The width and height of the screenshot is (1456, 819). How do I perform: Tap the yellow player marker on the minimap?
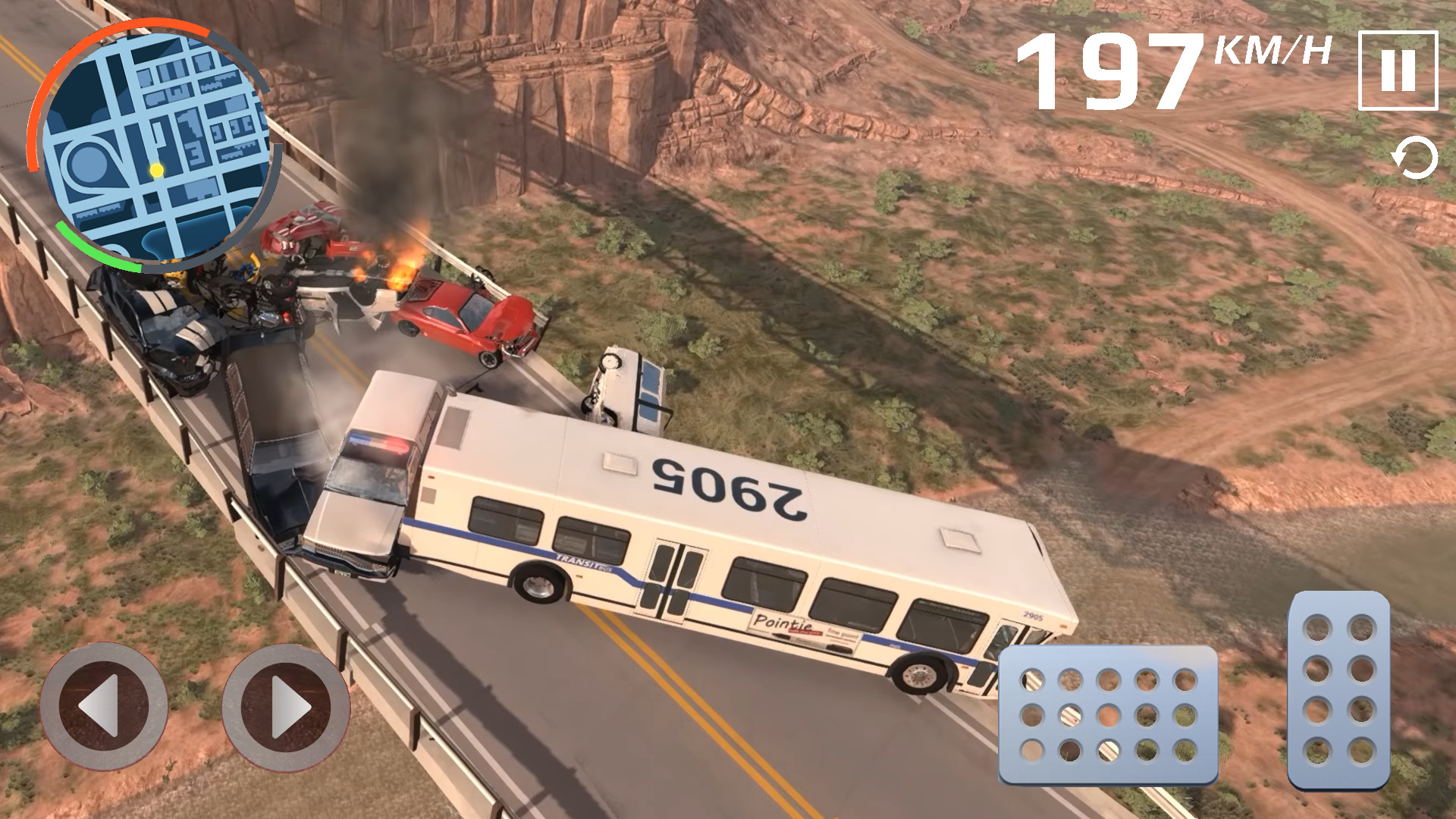[x=157, y=171]
